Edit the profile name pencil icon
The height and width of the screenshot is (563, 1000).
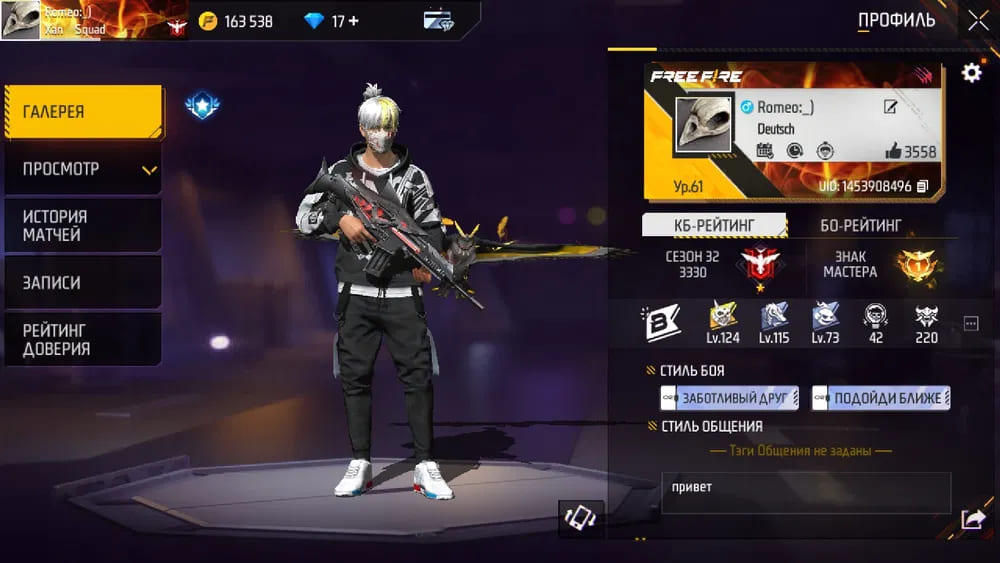(x=890, y=107)
